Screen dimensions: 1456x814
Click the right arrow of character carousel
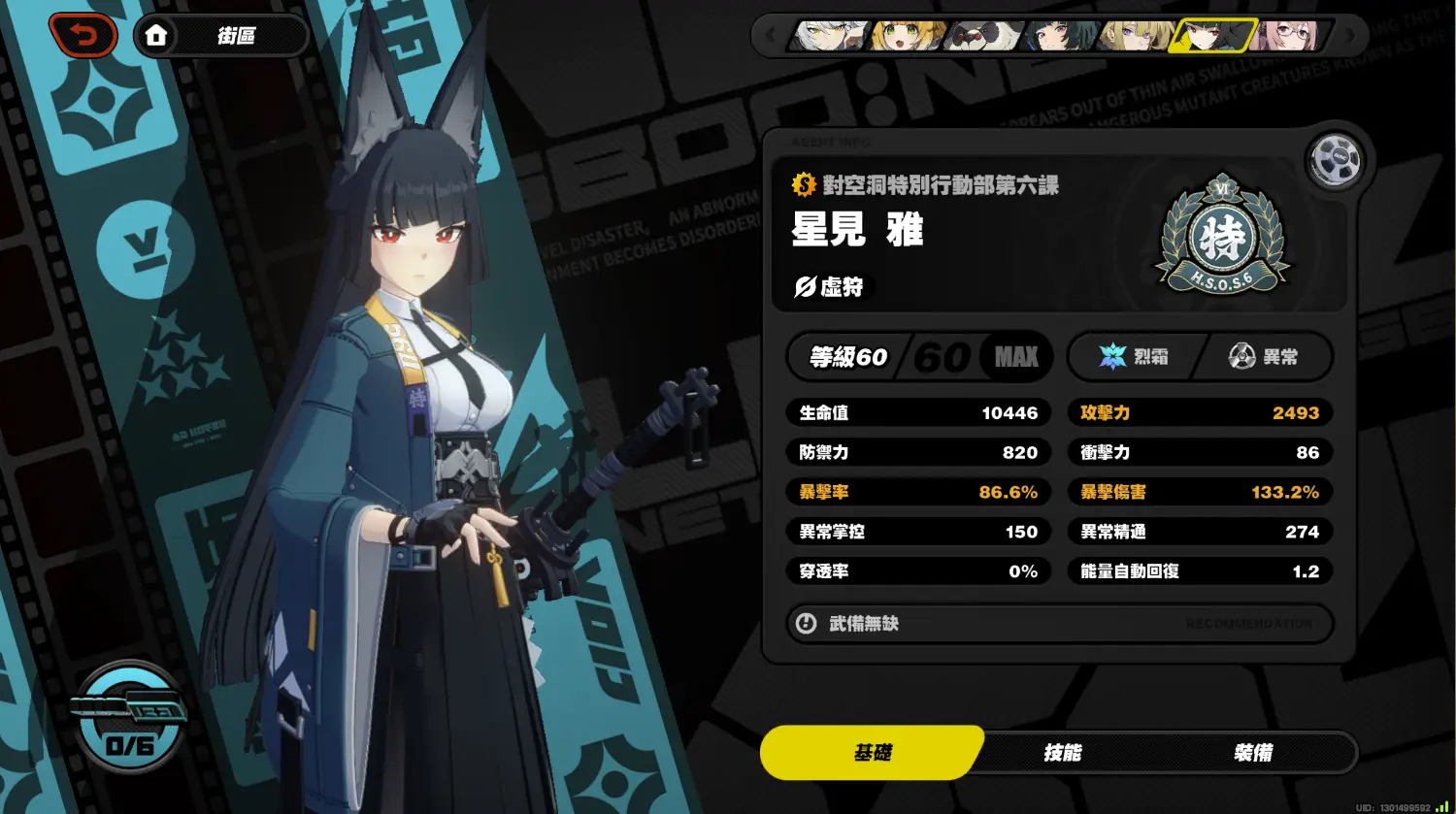tap(1347, 36)
